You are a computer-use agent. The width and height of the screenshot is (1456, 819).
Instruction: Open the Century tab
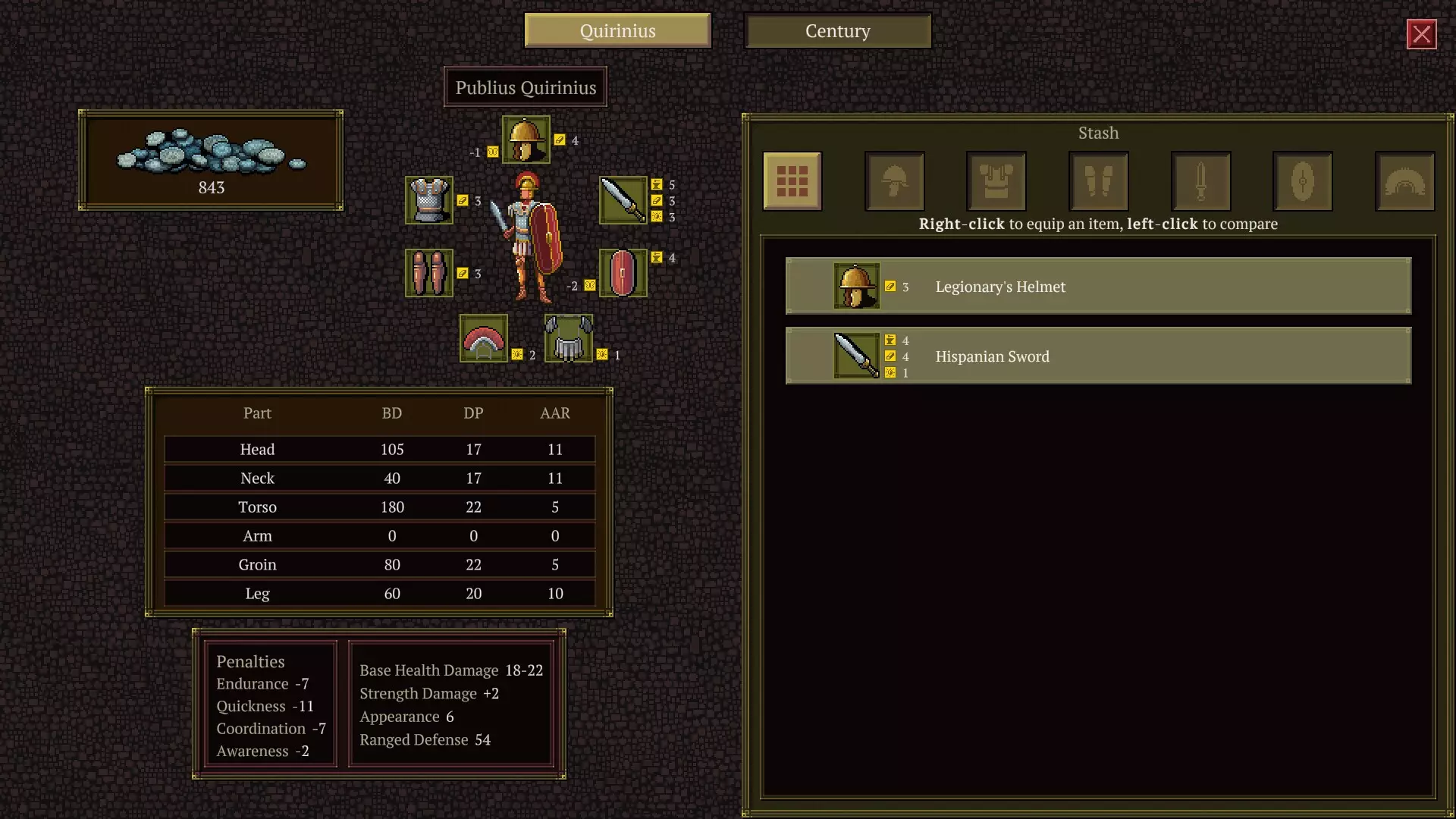(837, 31)
